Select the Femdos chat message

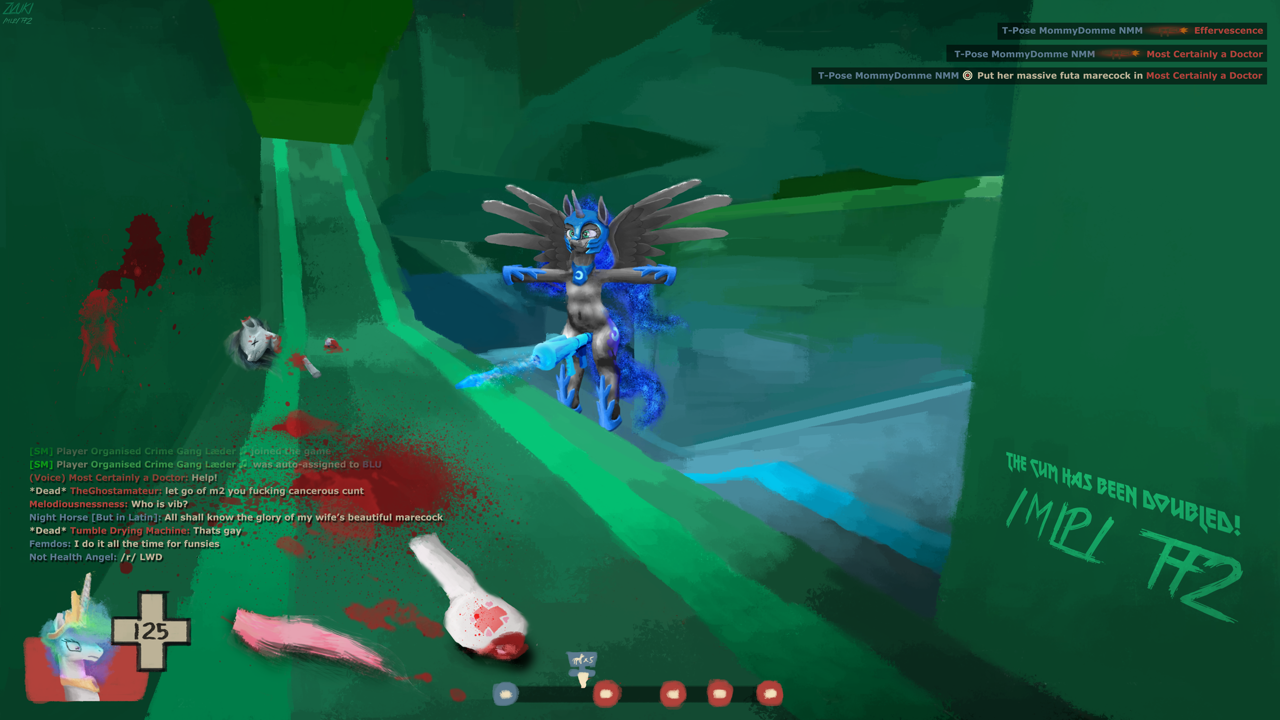point(124,544)
